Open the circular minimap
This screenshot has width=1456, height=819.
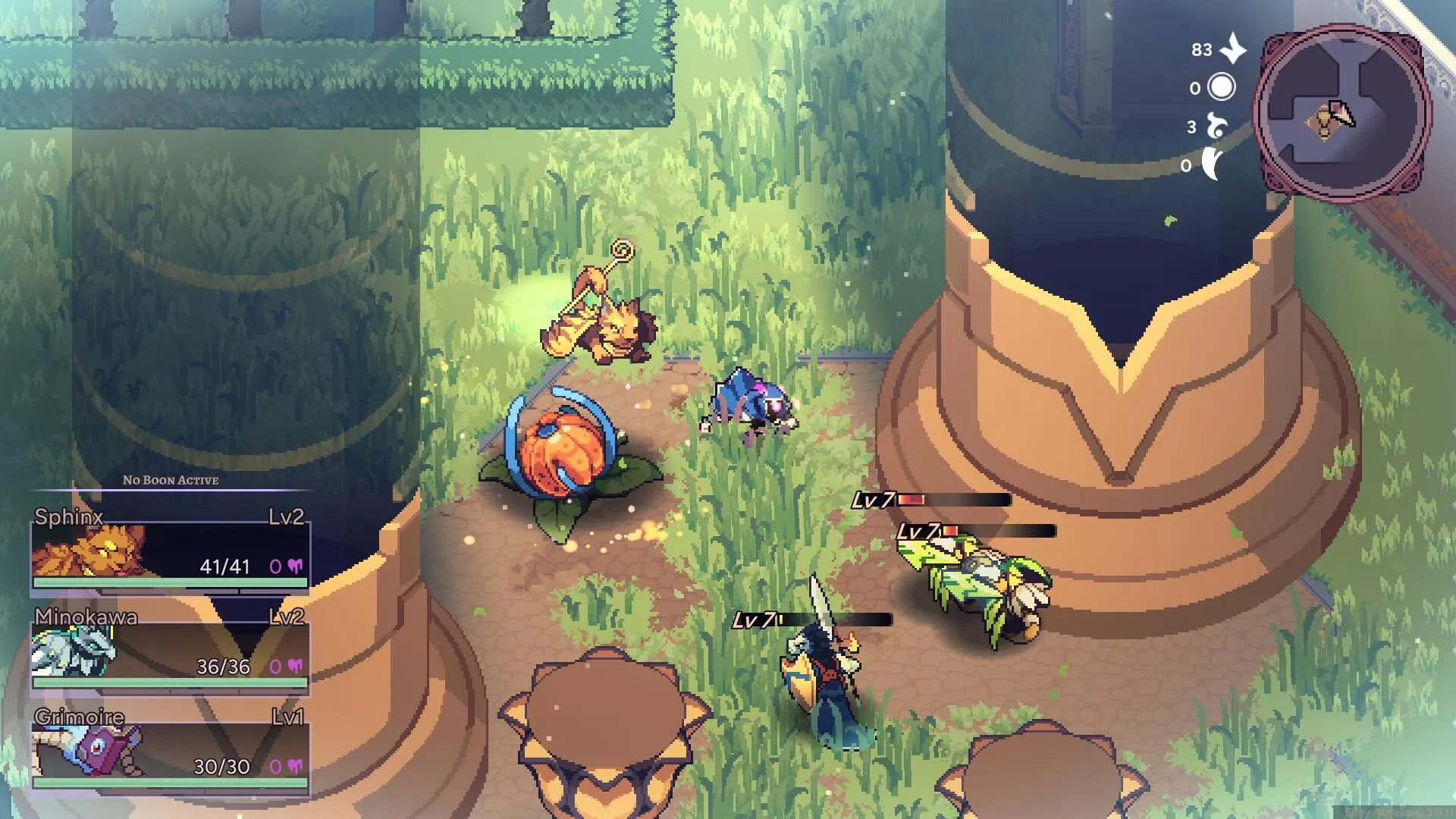(x=1341, y=114)
